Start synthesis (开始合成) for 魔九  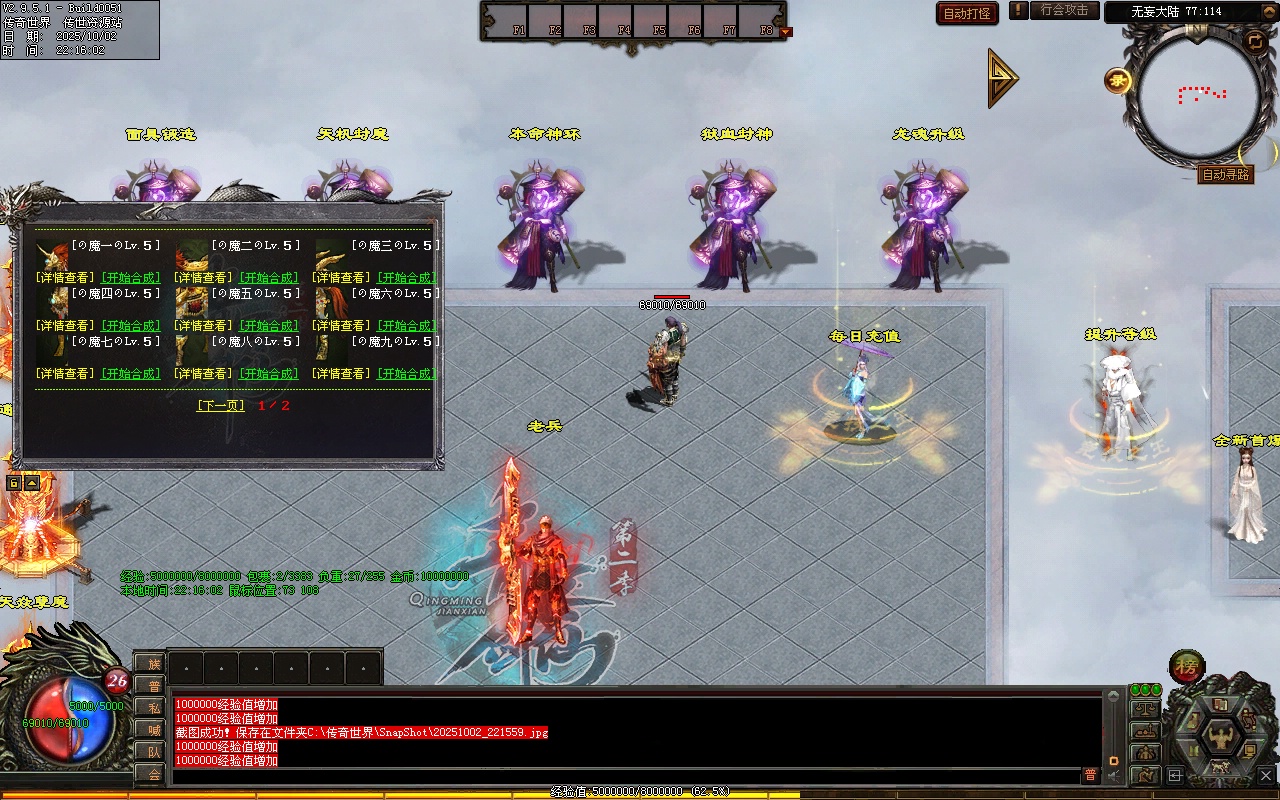[407, 374]
